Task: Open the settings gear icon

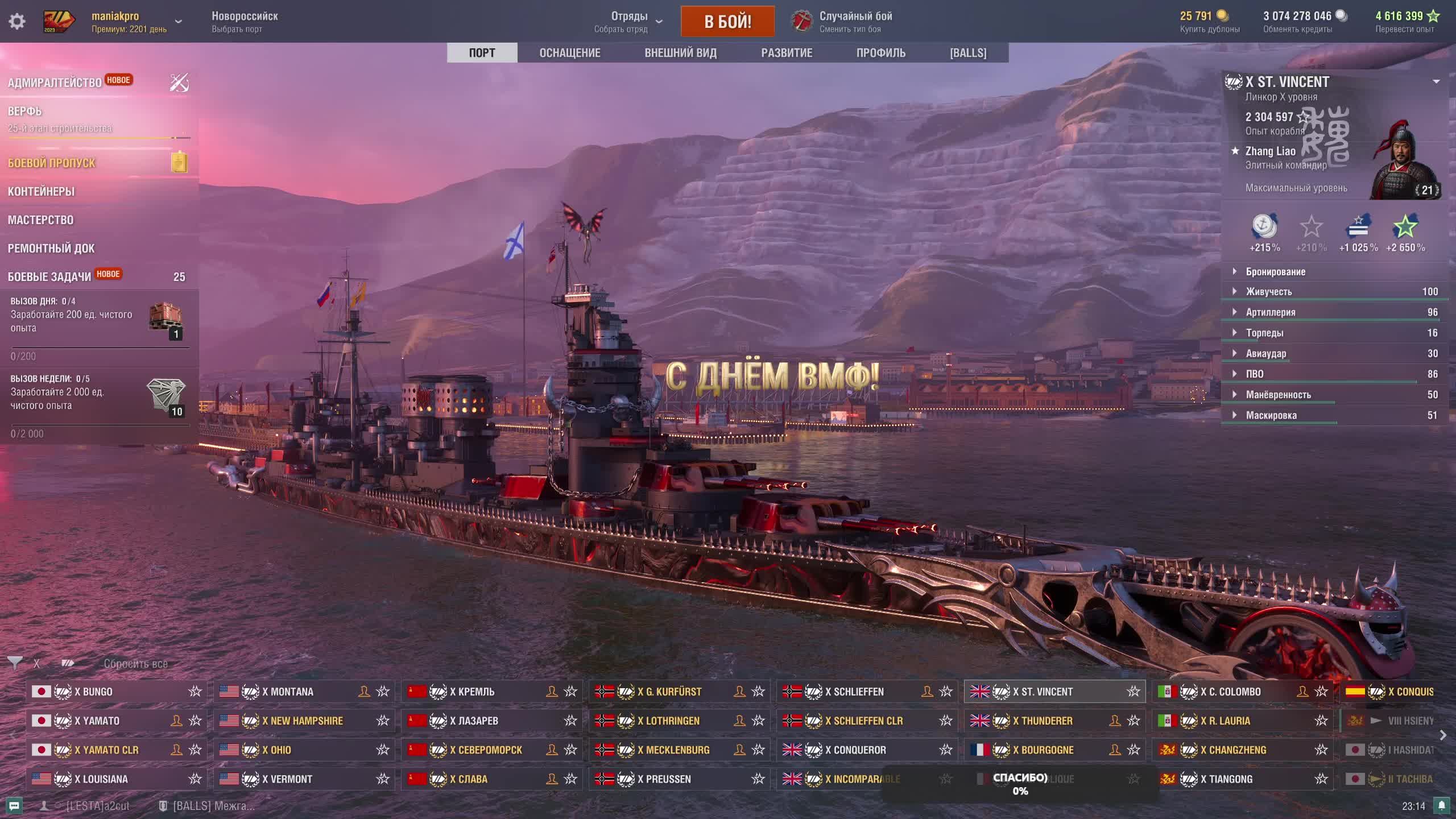Action: pyautogui.click(x=17, y=22)
